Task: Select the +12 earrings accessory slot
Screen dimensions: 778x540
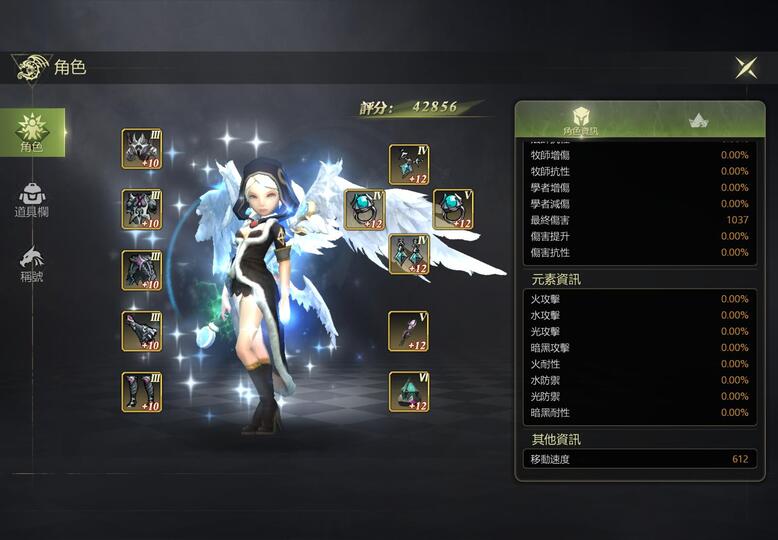Action: 409,254
